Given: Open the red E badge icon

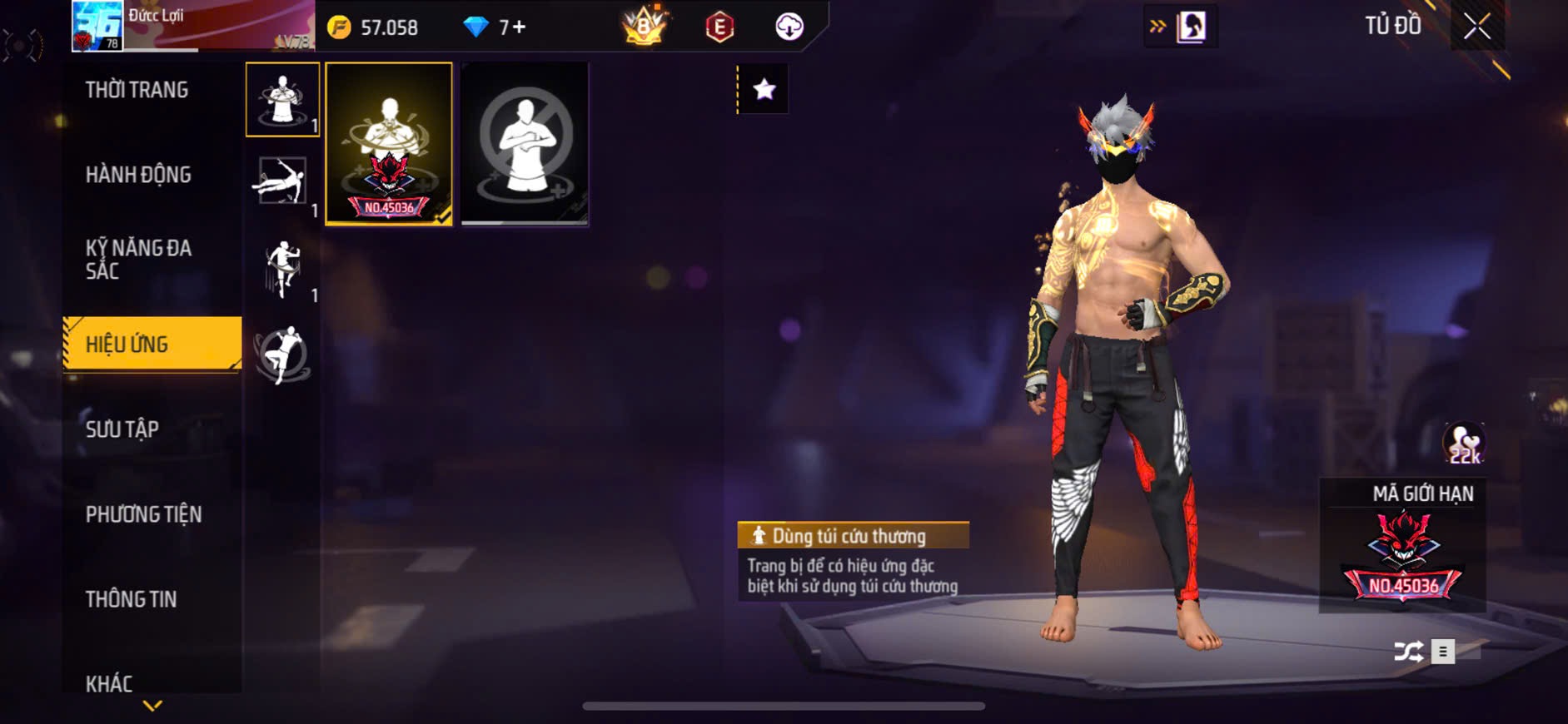Looking at the screenshot, I should 719,27.
